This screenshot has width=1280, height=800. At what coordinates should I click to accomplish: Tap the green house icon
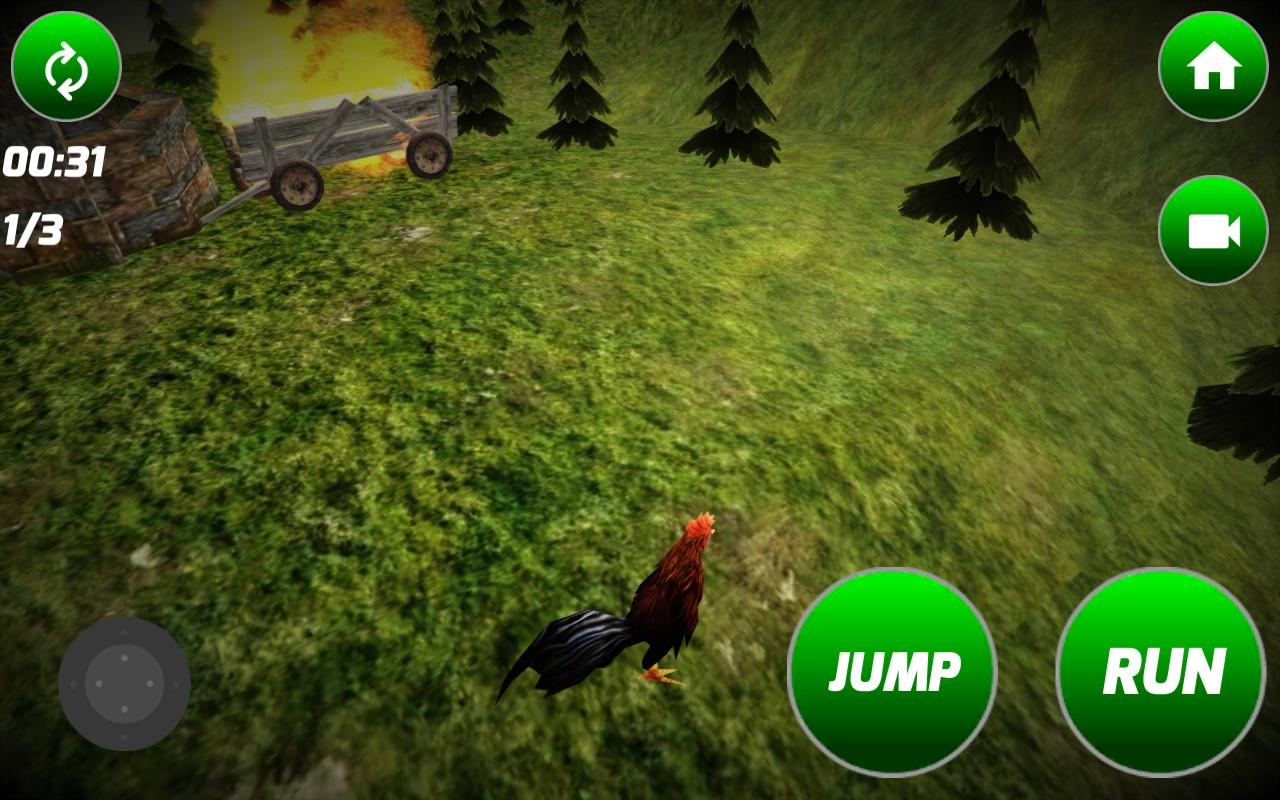1212,65
